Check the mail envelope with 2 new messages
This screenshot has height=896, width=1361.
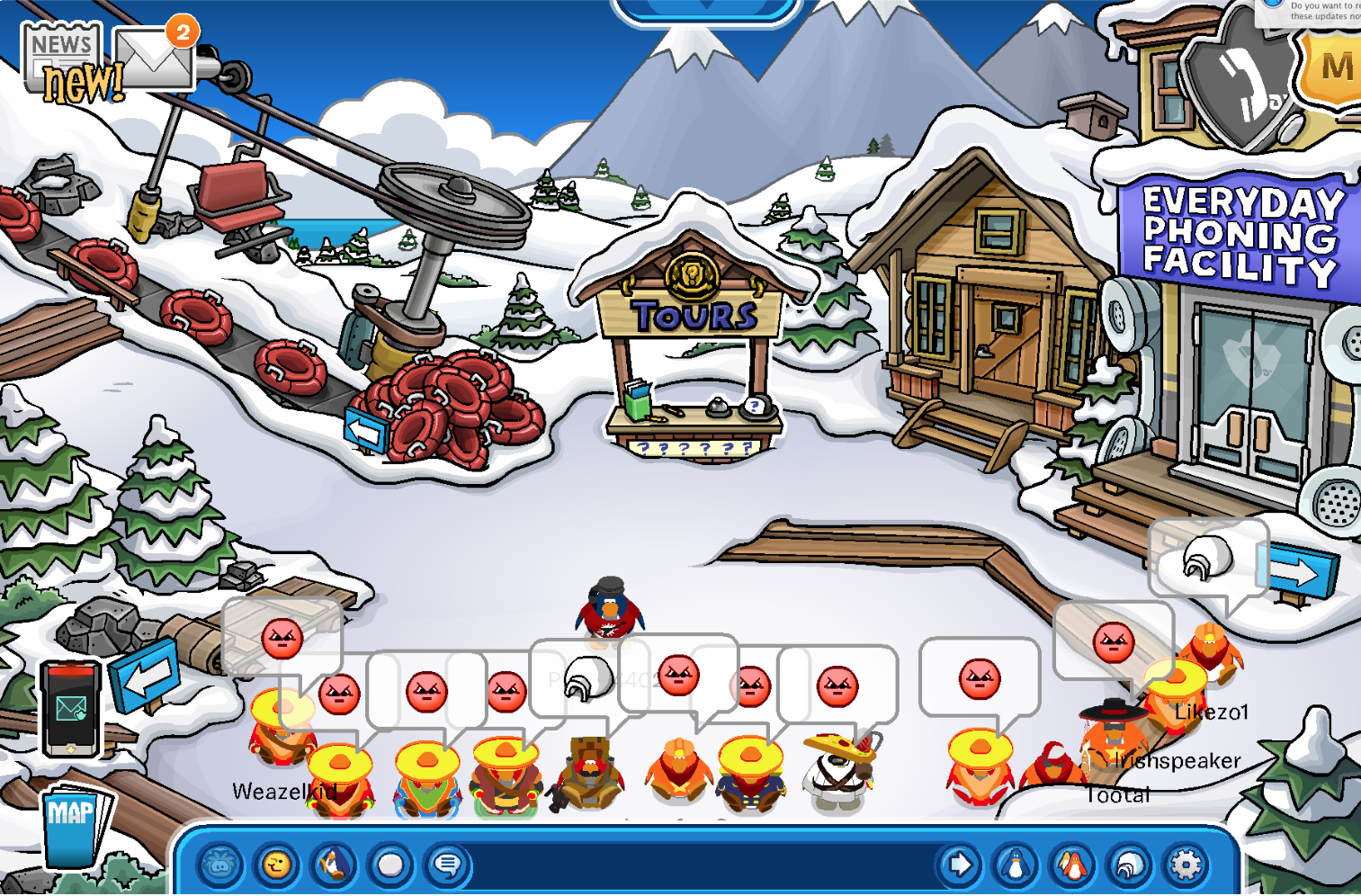coord(155,58)
